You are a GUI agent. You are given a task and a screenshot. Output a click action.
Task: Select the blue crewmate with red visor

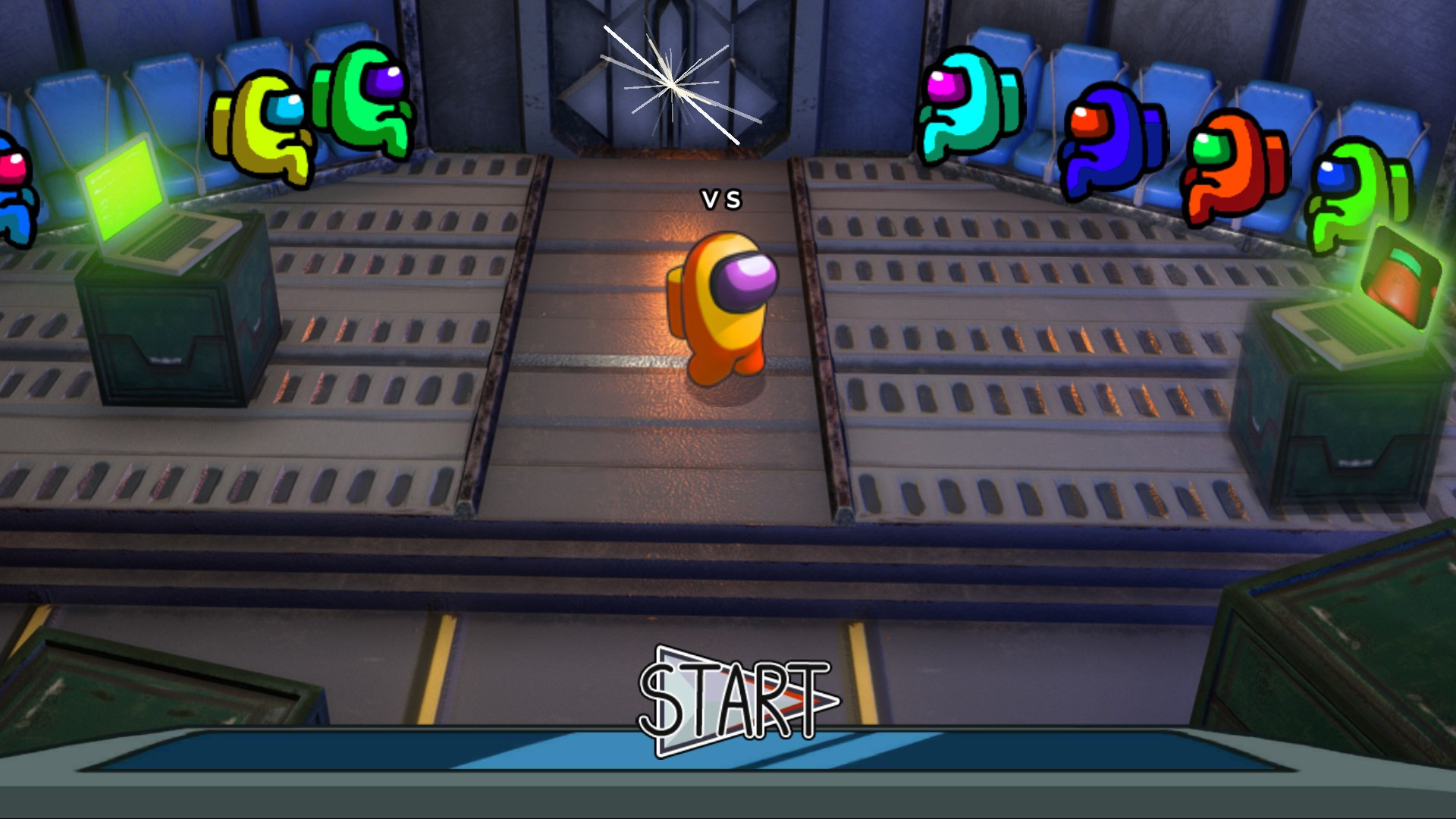point(1112,140)
